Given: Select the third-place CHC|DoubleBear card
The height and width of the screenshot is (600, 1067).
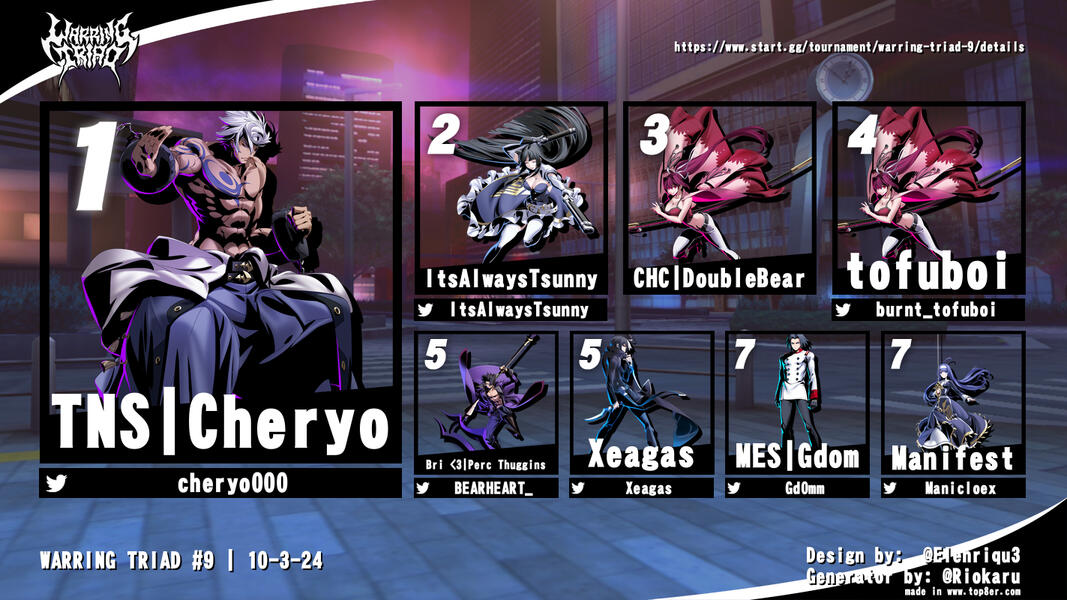Looking at the screenshot, I should click(x=720, y=200).
